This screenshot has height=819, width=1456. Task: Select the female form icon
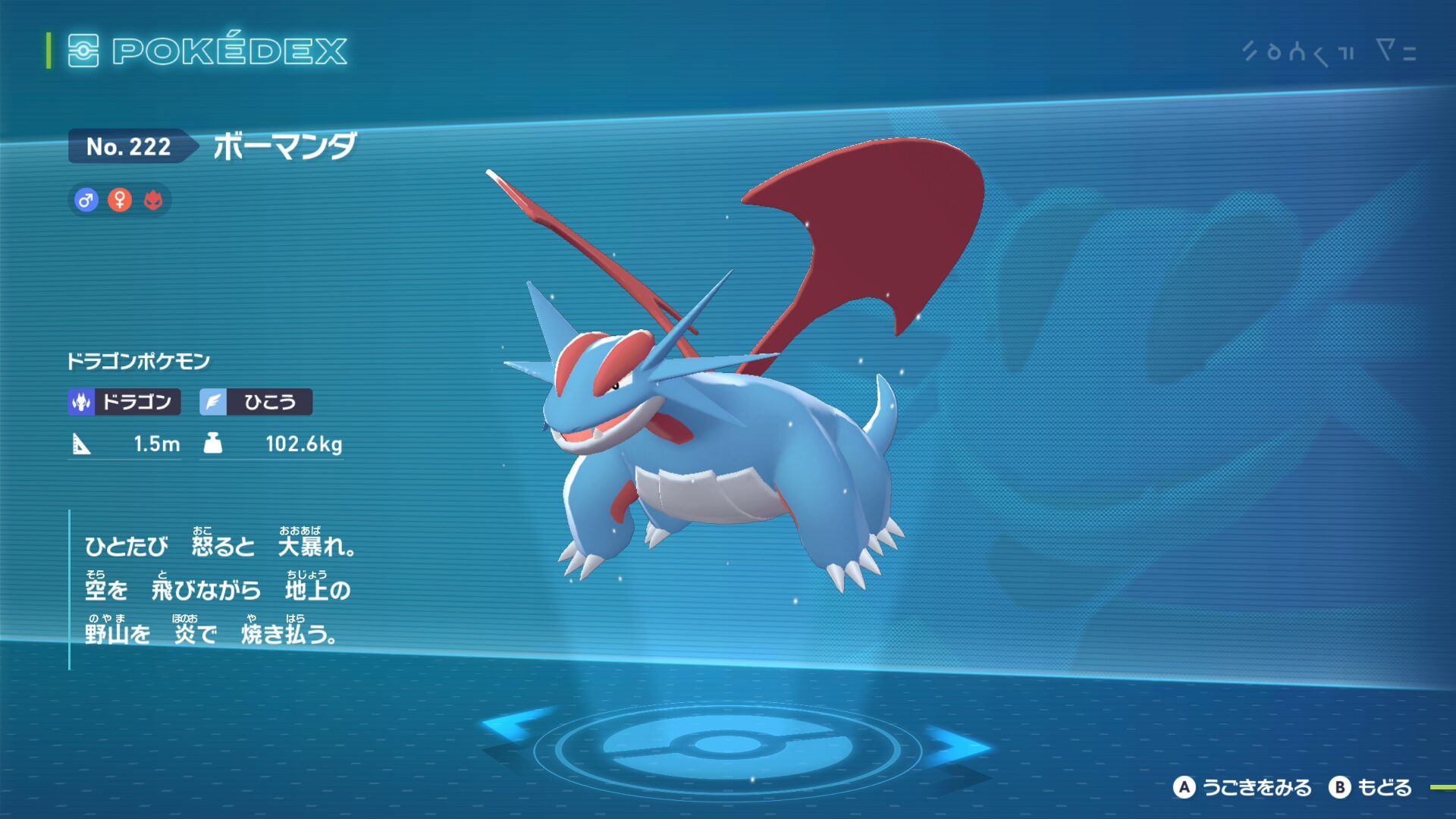click(x=120, y=200)
